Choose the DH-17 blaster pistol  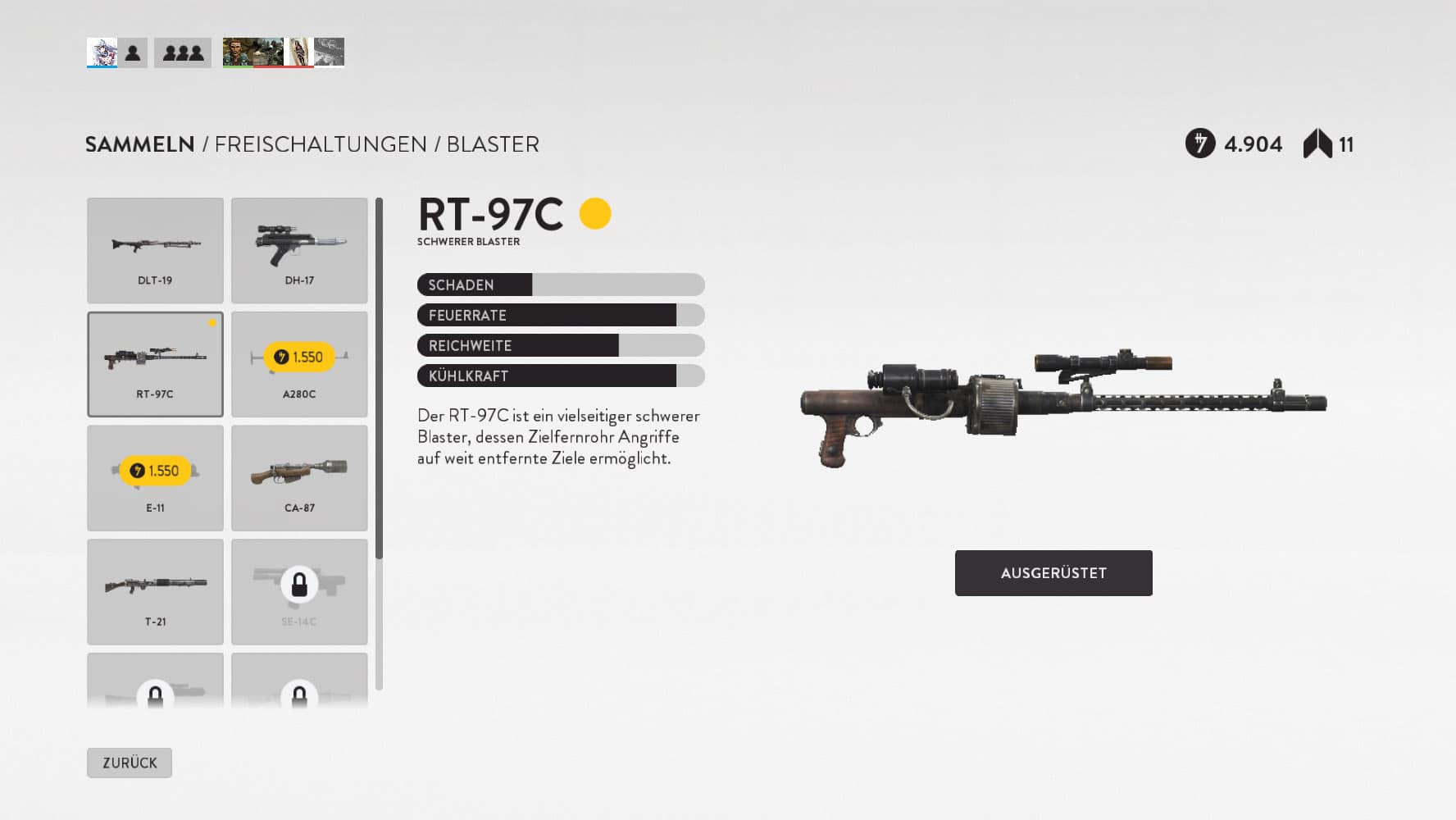[x=299, y=250]
